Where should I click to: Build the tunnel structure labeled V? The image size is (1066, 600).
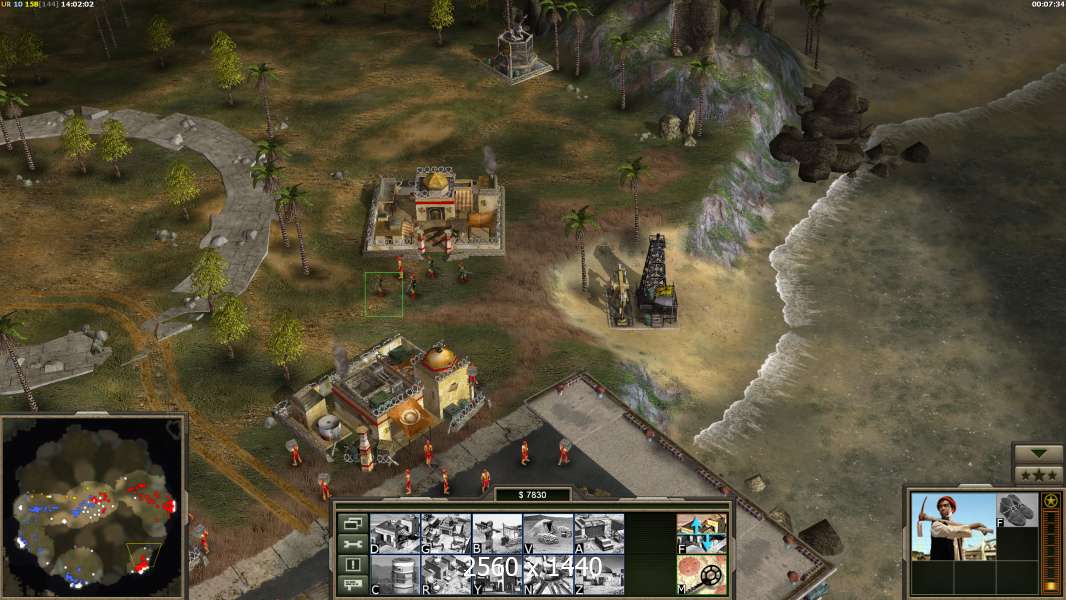[548, 533]
